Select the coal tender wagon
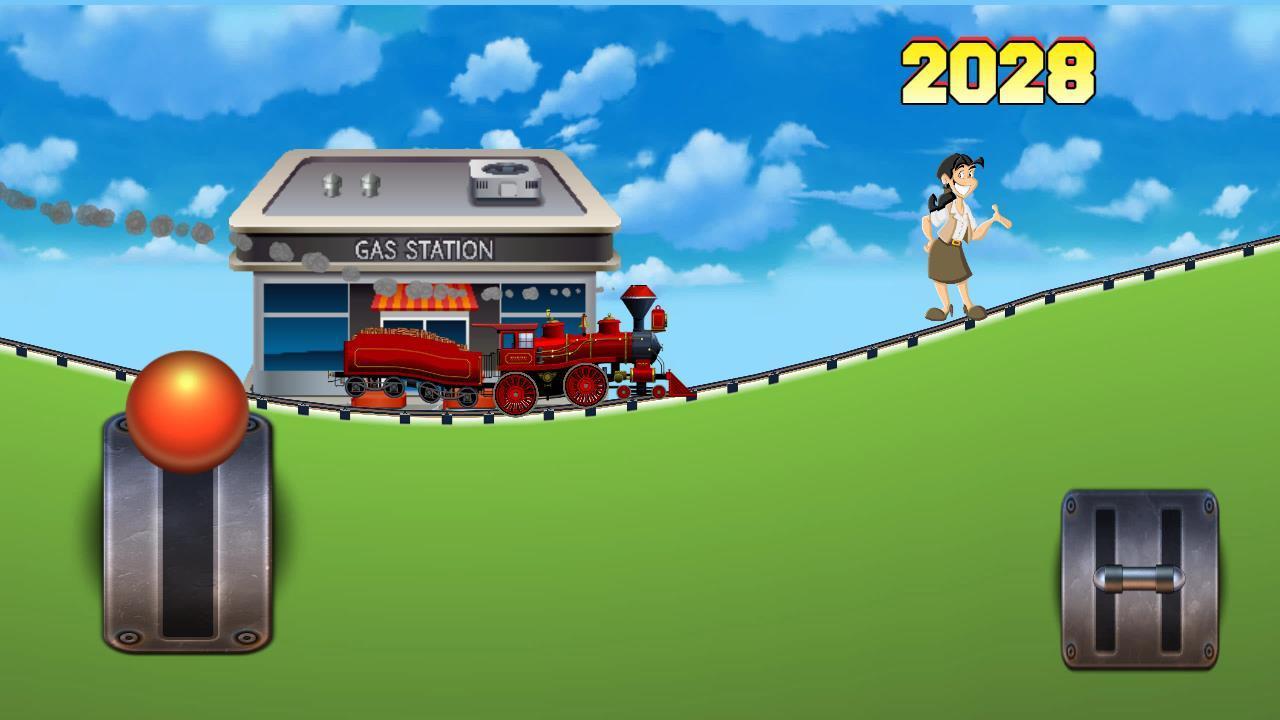This screenshot has height=720, width=1280. click(410, 360)
